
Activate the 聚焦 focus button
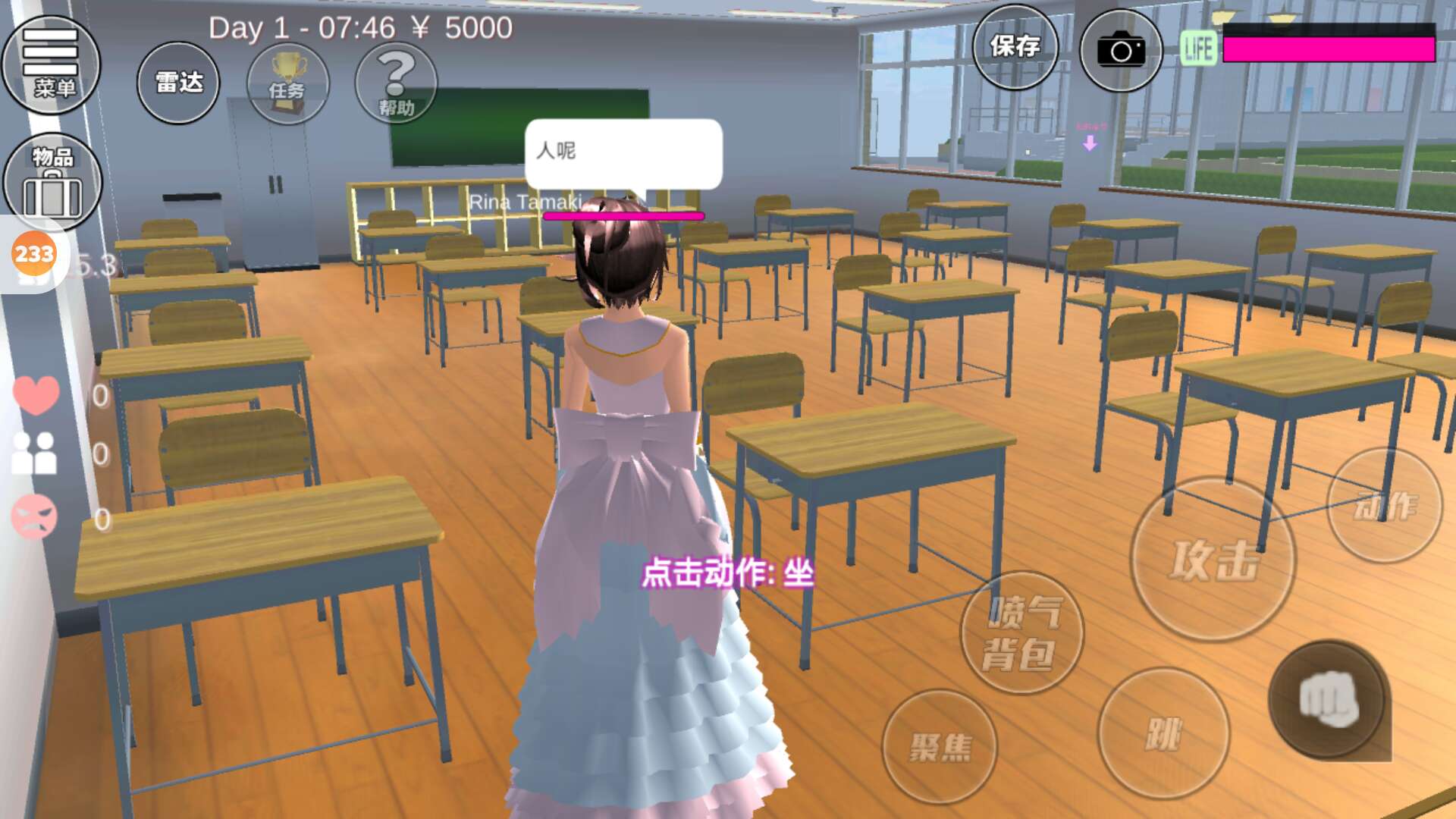click(x=940, y=747)
